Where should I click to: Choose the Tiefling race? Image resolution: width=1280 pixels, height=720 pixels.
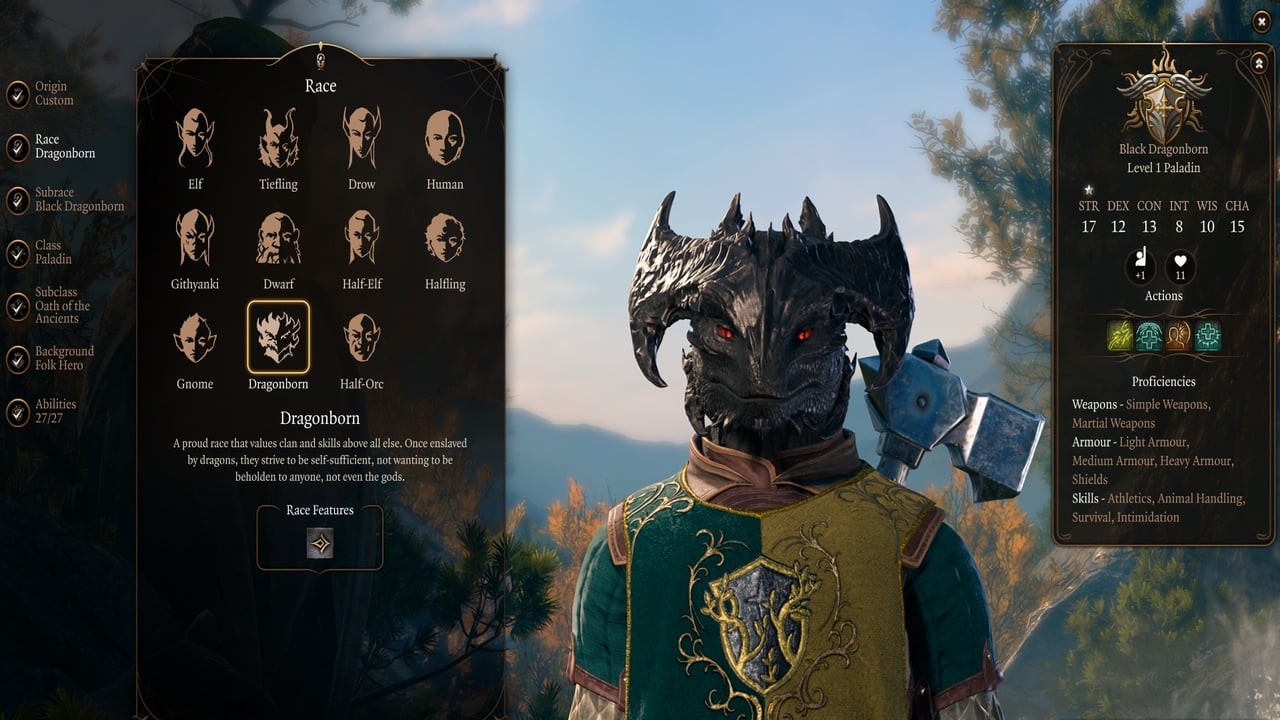(x=278, y=139)
